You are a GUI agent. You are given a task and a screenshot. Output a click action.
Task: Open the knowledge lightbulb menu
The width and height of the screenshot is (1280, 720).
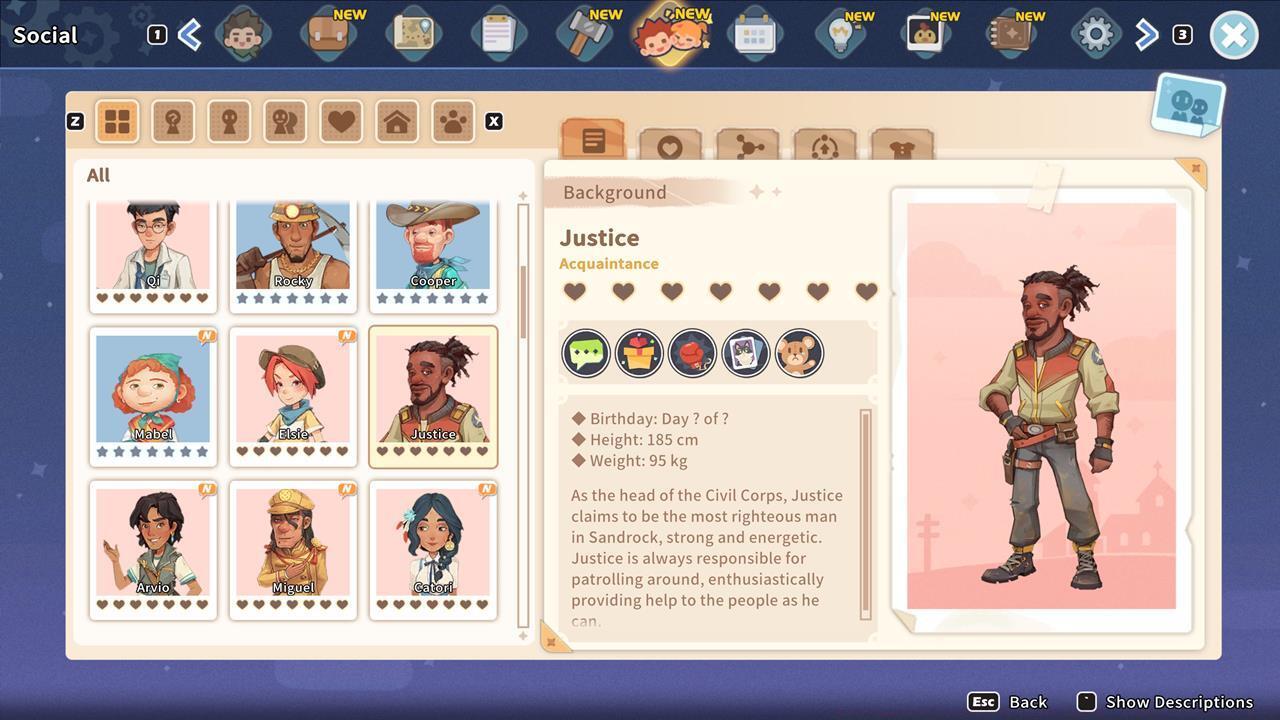[842, 33]
